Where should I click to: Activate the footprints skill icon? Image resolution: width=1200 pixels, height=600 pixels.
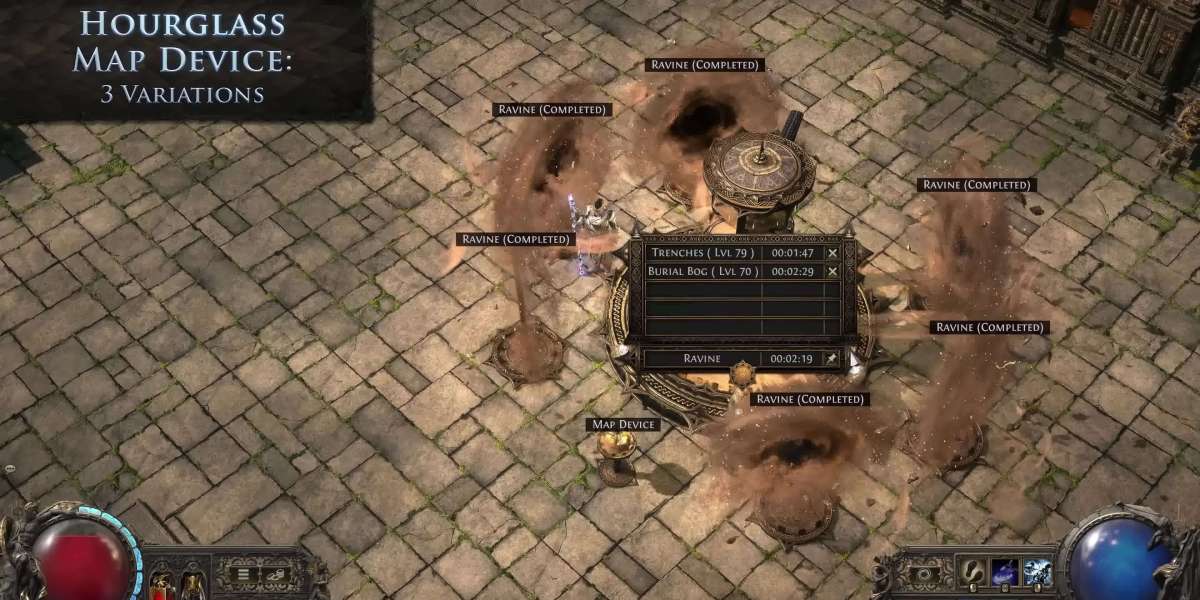(x=972, y=573)
